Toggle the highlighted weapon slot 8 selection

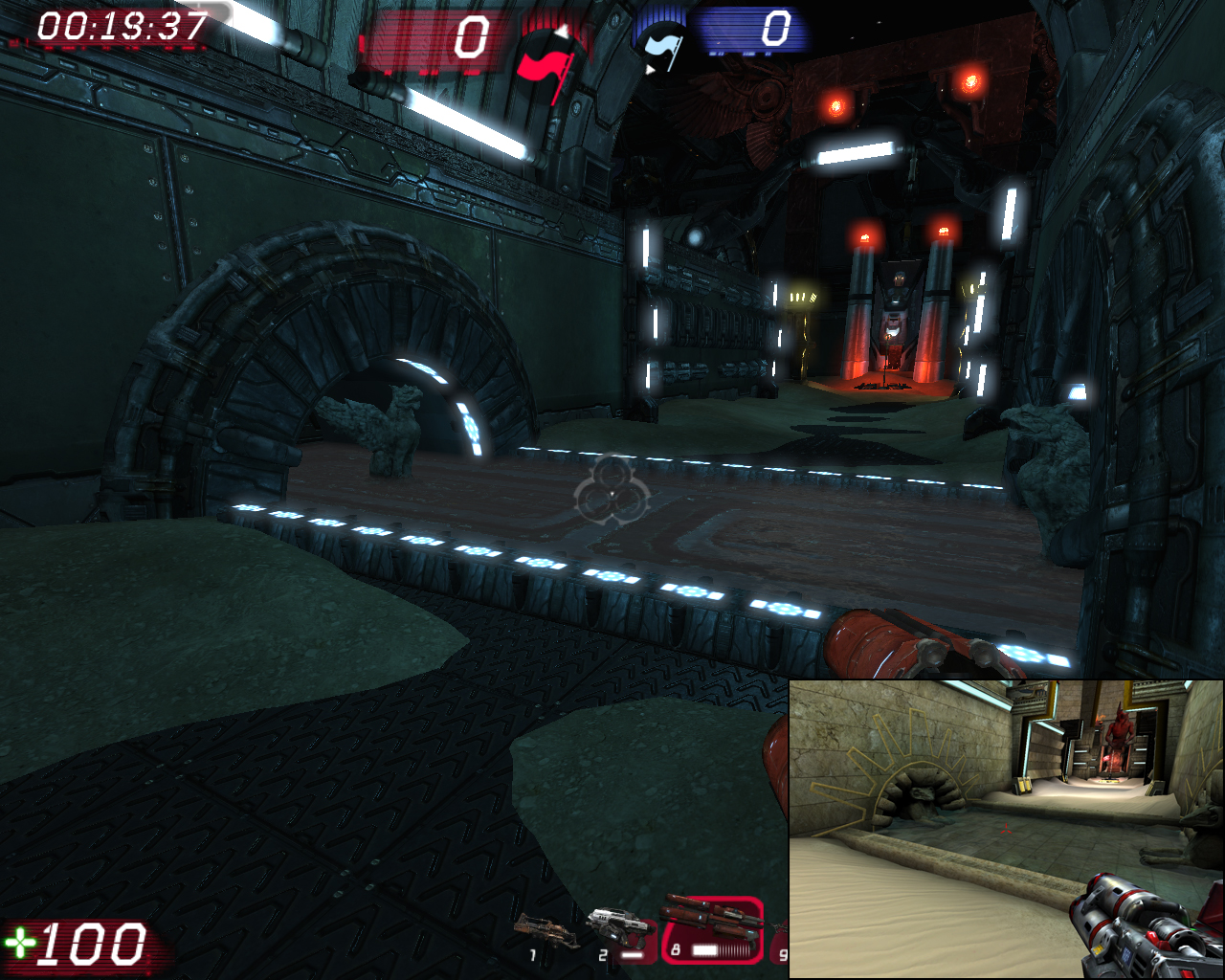click(x=713, y=928)
